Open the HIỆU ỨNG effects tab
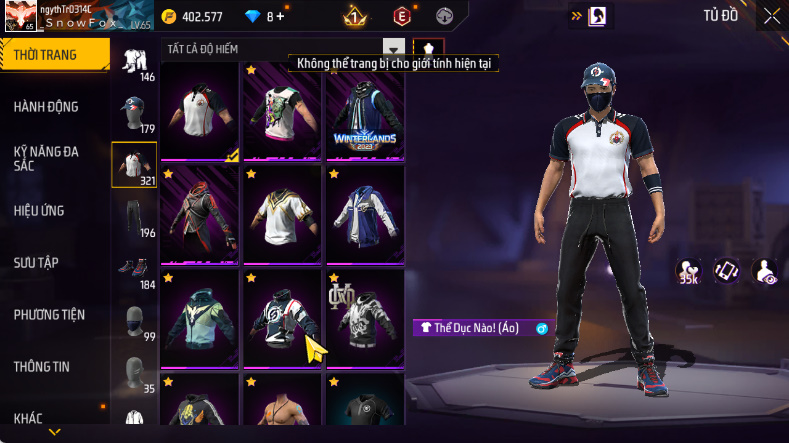This screenshot has width=789, height=443. pos(42,210)
